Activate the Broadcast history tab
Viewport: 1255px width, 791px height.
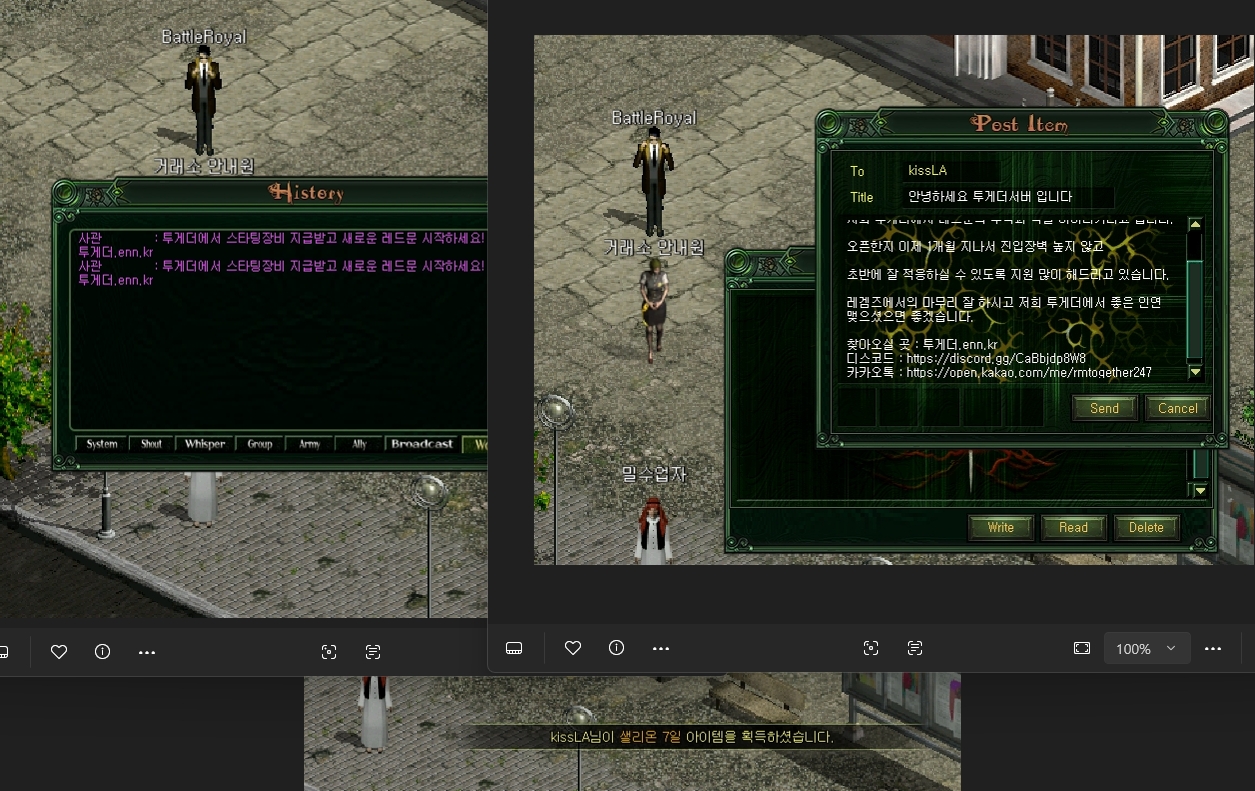(x=422, y=444)
